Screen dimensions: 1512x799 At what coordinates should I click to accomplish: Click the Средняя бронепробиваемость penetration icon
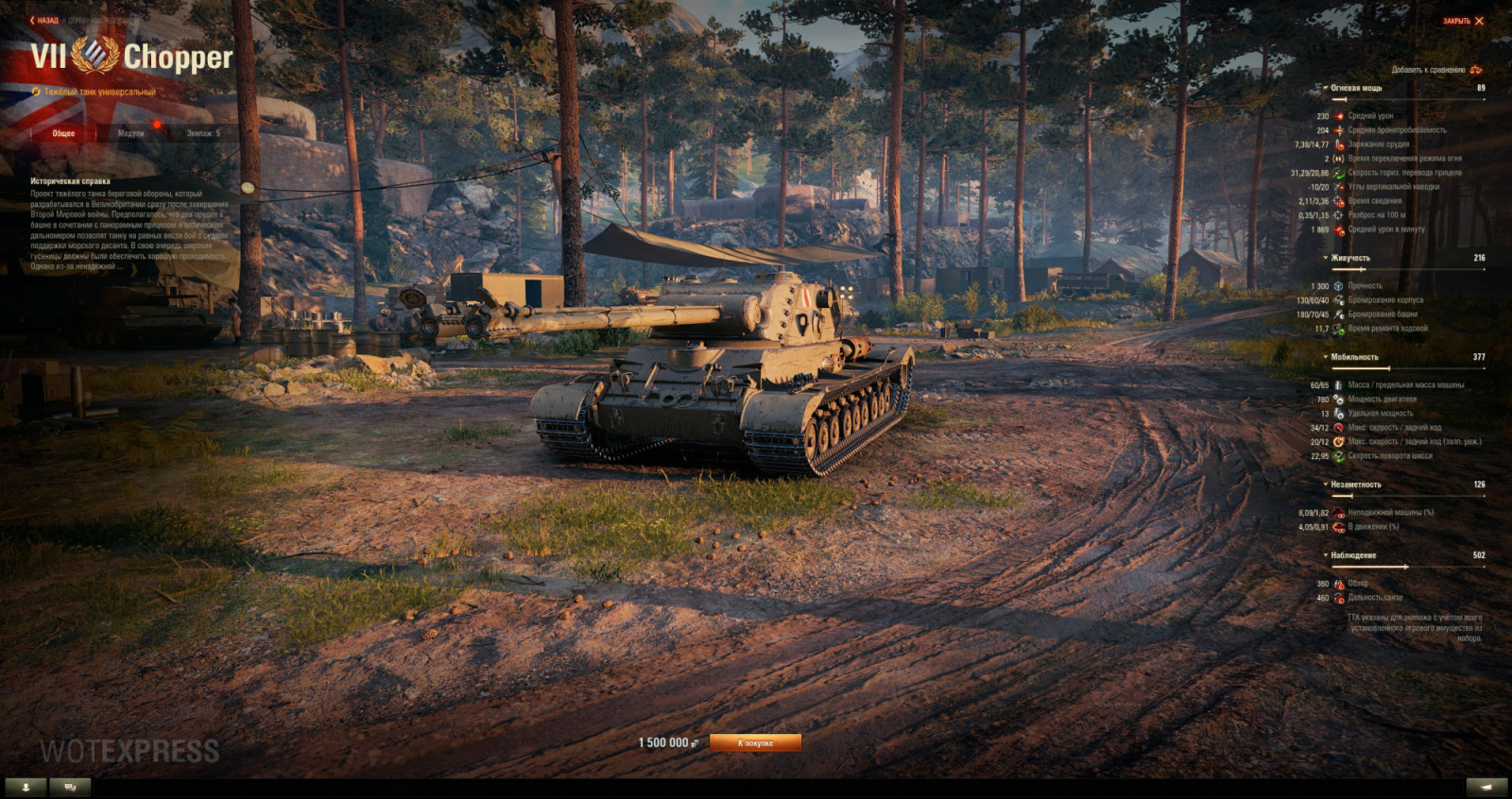coord(1340,129)
